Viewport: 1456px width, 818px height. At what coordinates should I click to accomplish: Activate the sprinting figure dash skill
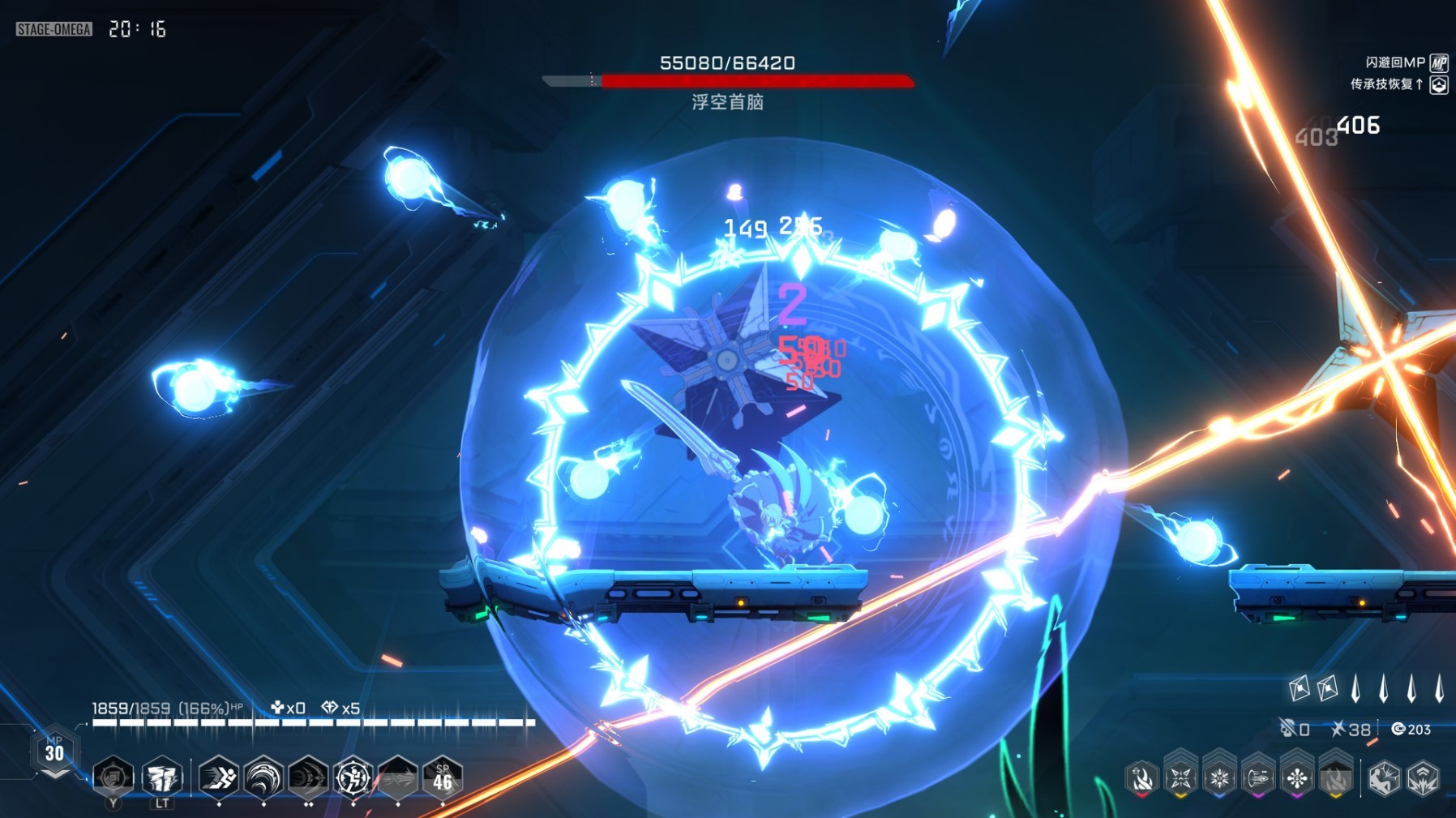[x=219, y=777]
